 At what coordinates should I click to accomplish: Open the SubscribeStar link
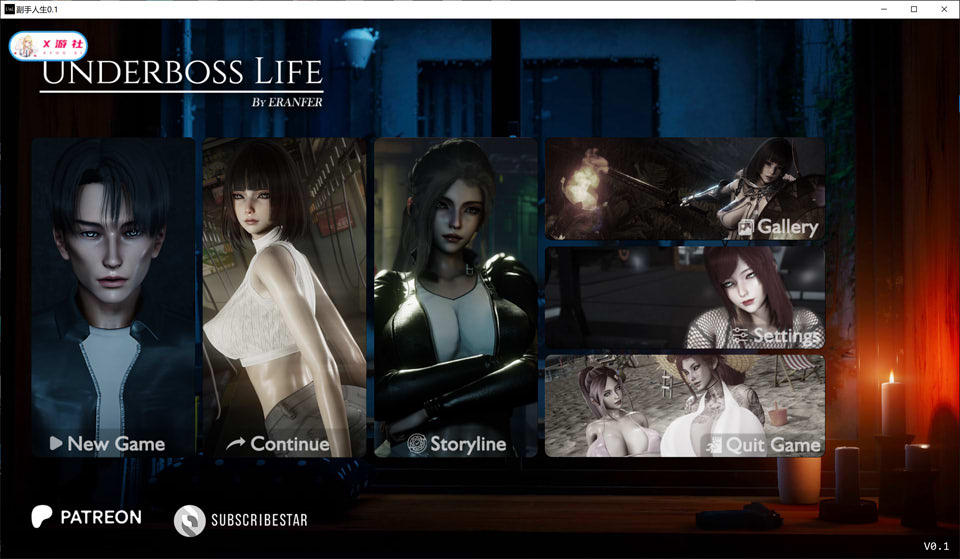click(241, 520)
